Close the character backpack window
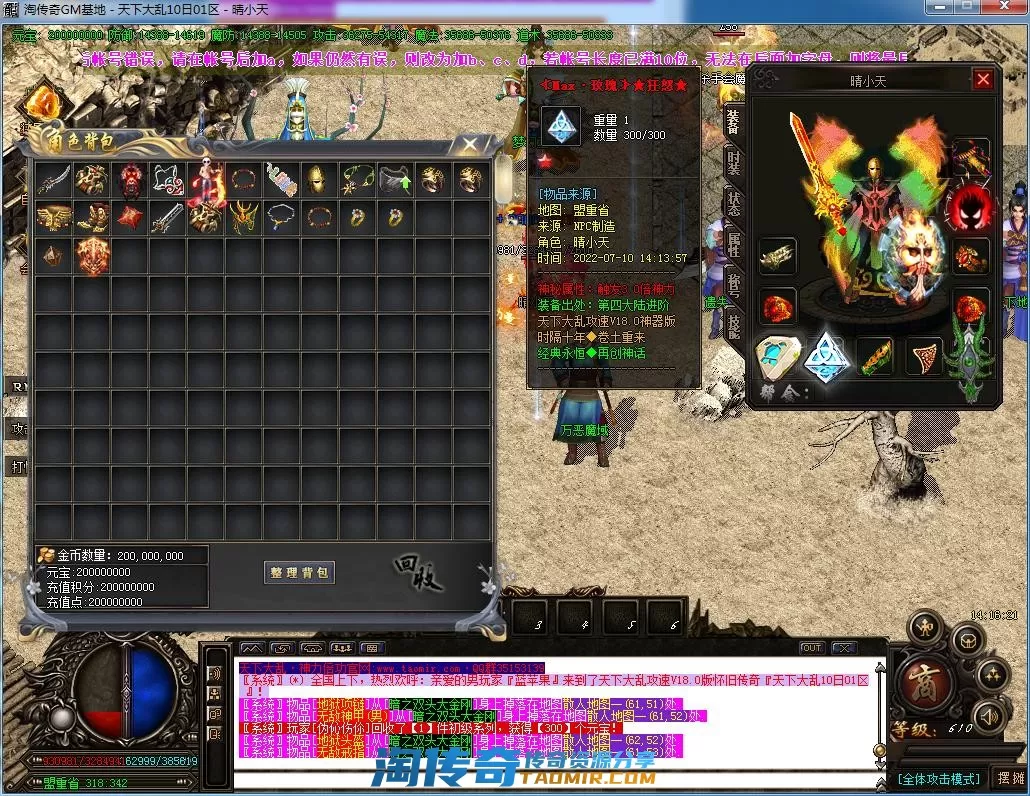The height and width of the screenshot is (796, 1030). [x=469, y=145]
